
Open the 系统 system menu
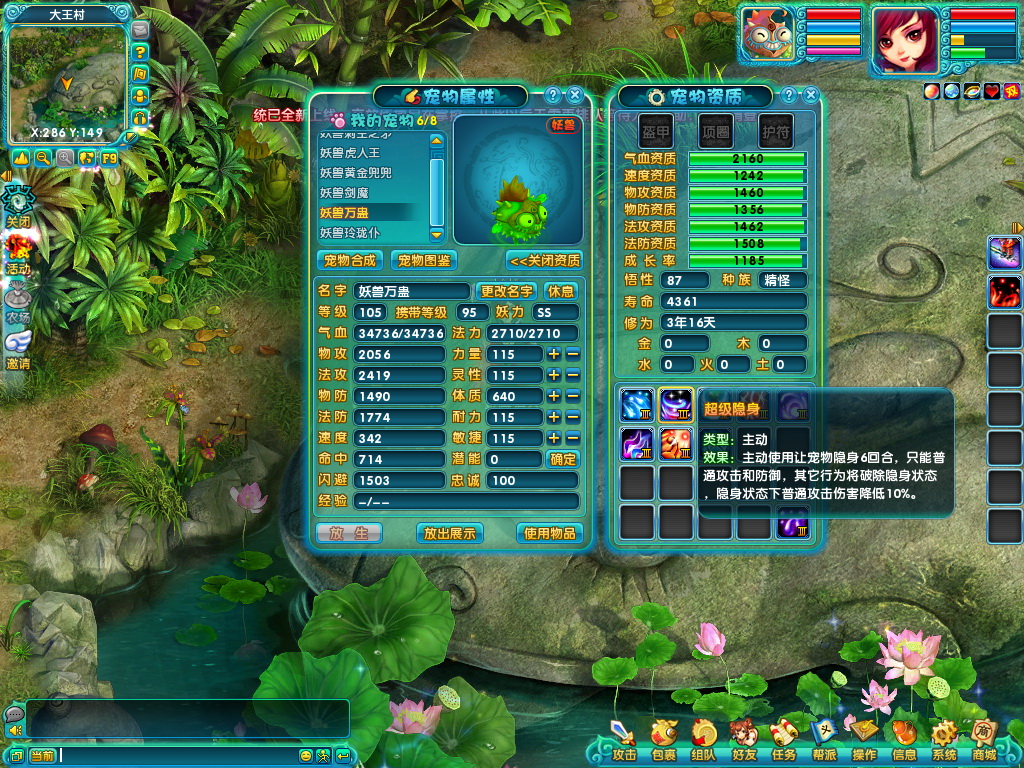point(944,740)
